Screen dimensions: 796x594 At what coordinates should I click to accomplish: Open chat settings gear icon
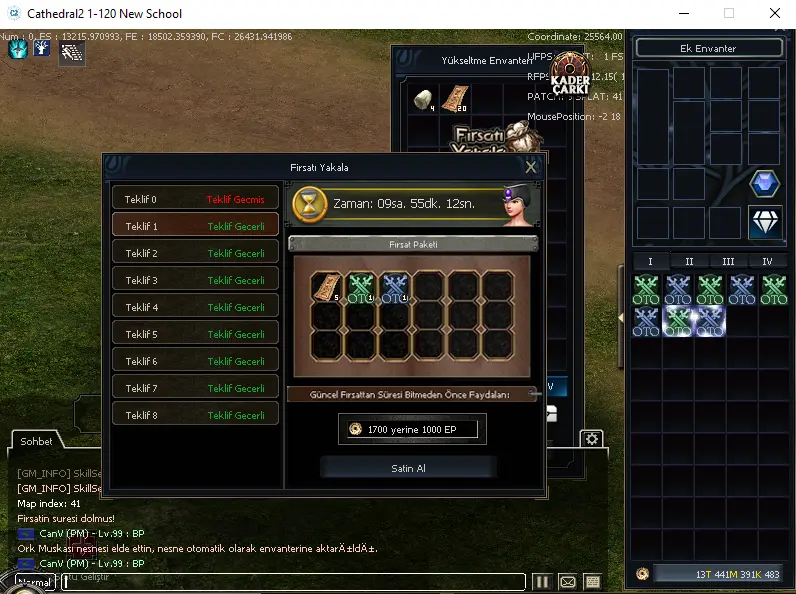coord(592,439)
